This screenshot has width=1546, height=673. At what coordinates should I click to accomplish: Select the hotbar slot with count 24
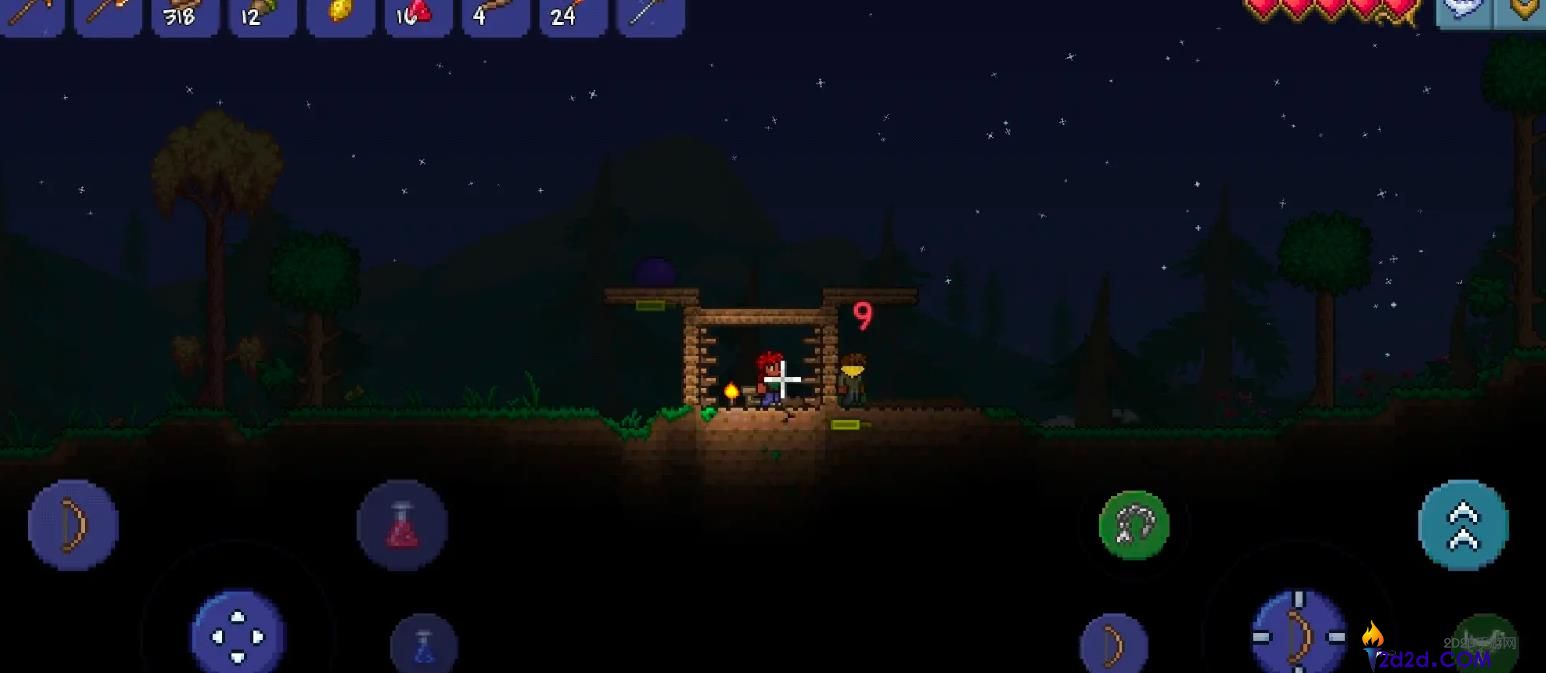pyautogui.click(x=573, y=16)
